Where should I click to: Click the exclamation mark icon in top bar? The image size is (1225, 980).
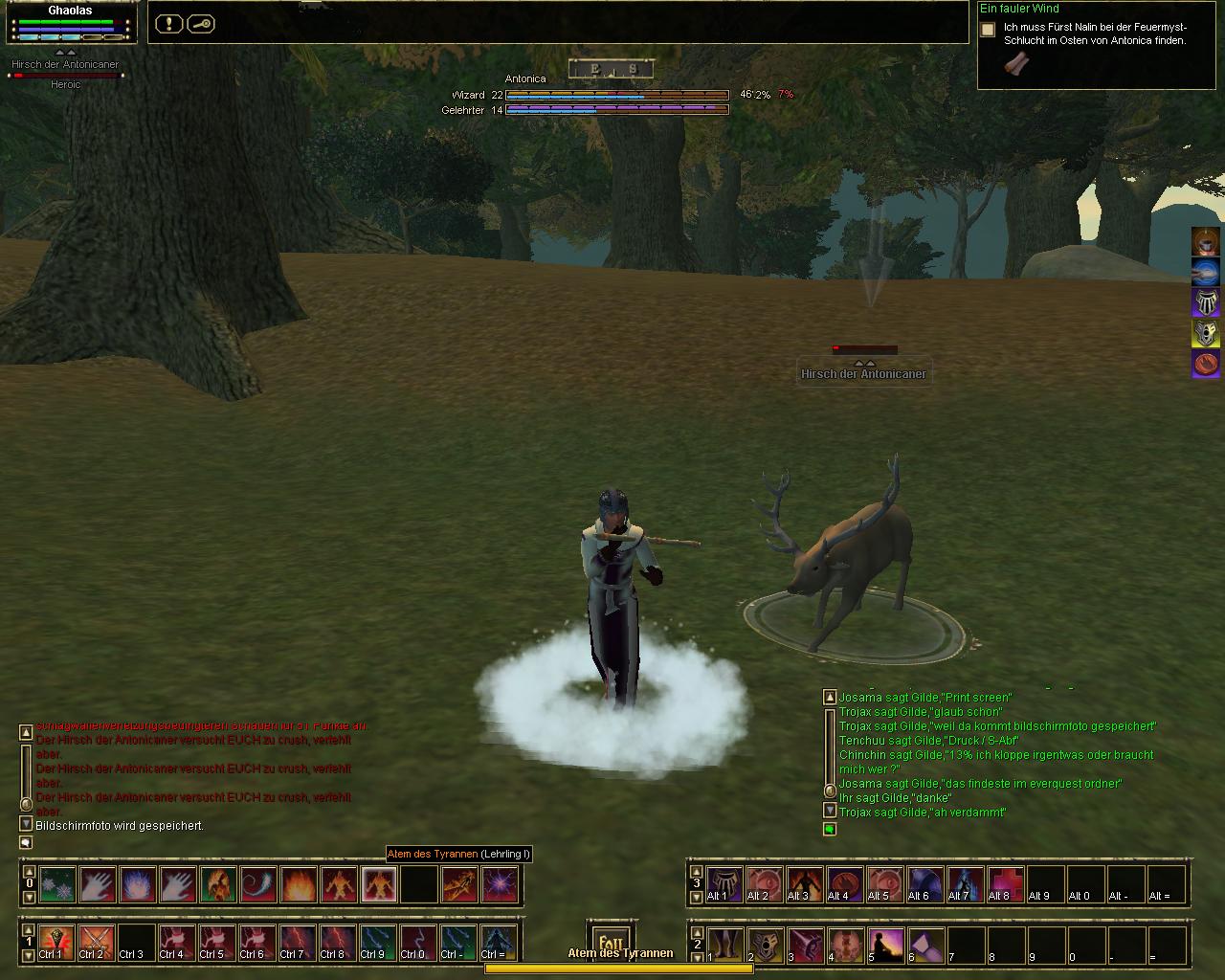(x=168, y=24)
